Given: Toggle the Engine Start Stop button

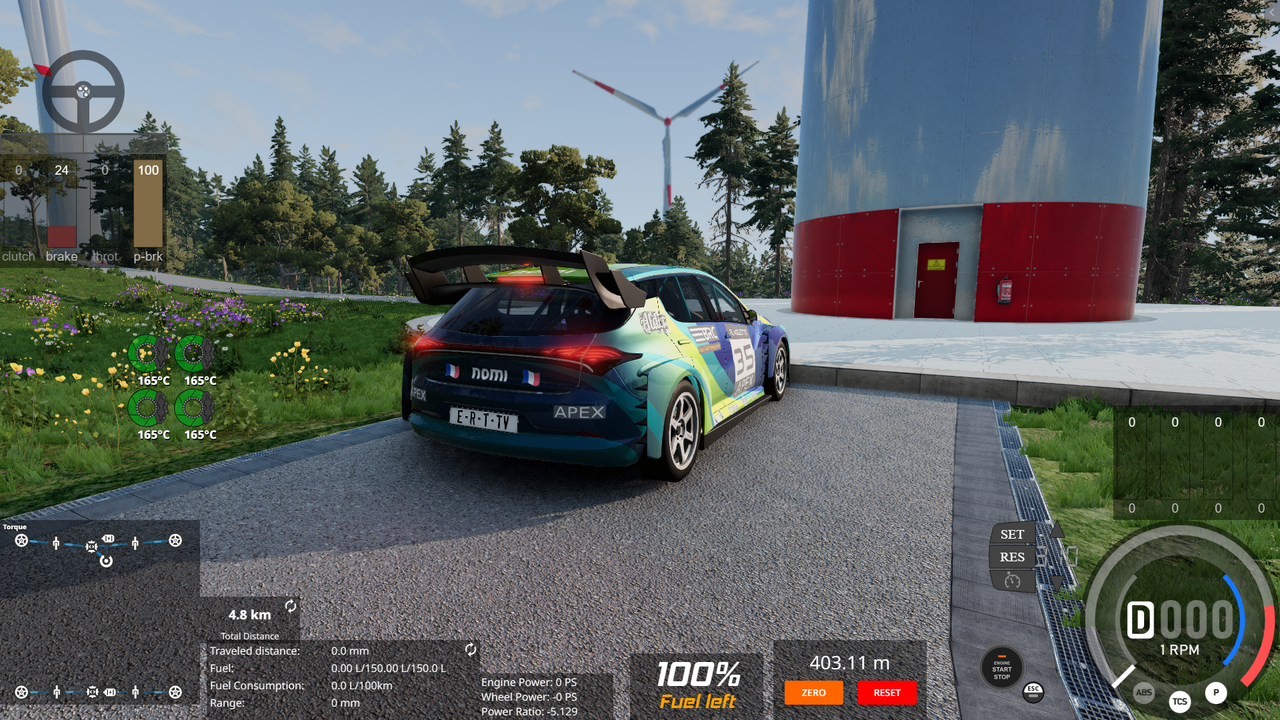Looking at the screenshot, I should [x=1001, y=665].
